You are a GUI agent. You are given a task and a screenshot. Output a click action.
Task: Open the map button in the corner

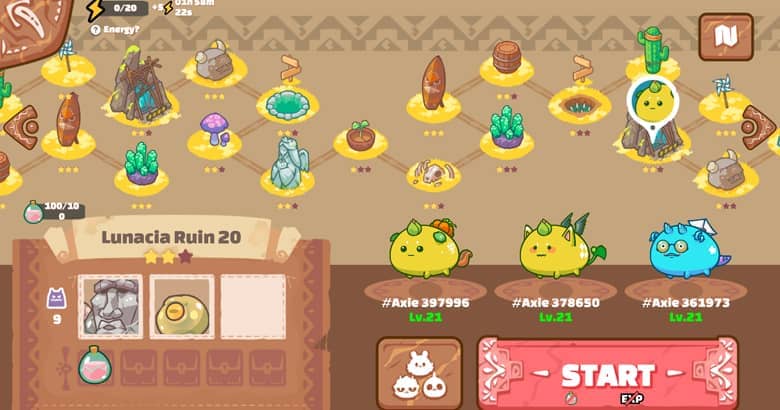pyautogui.click(x=725, y=36)
